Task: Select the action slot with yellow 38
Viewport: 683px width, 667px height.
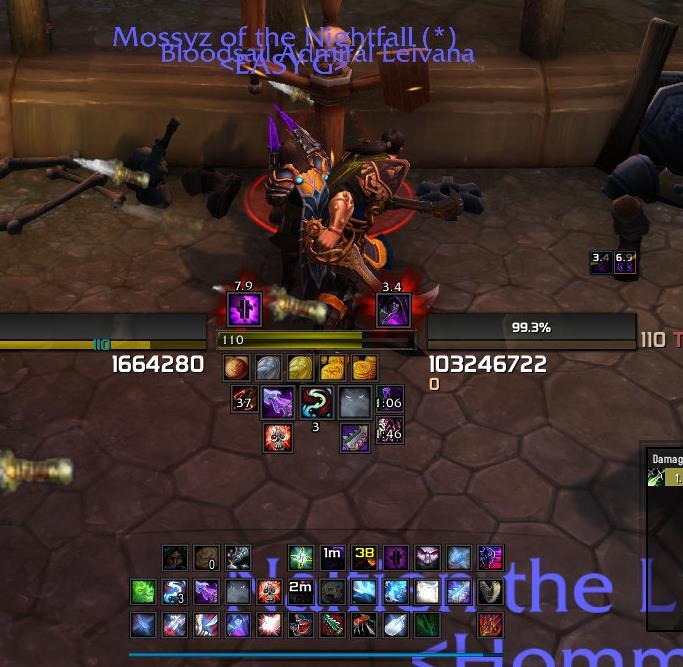Action: click(x=364, y=558)
